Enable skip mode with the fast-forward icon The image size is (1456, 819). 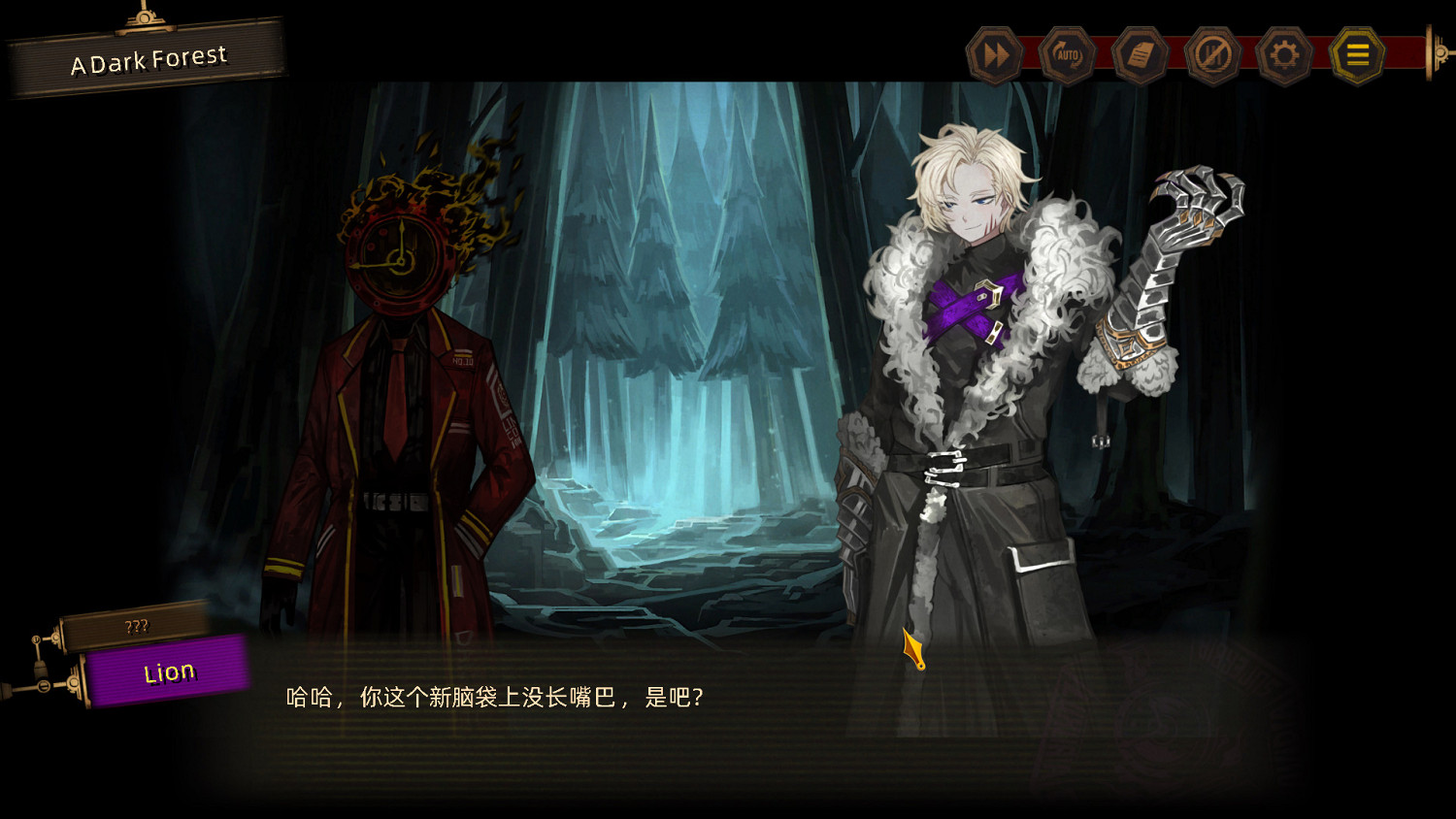994,55
